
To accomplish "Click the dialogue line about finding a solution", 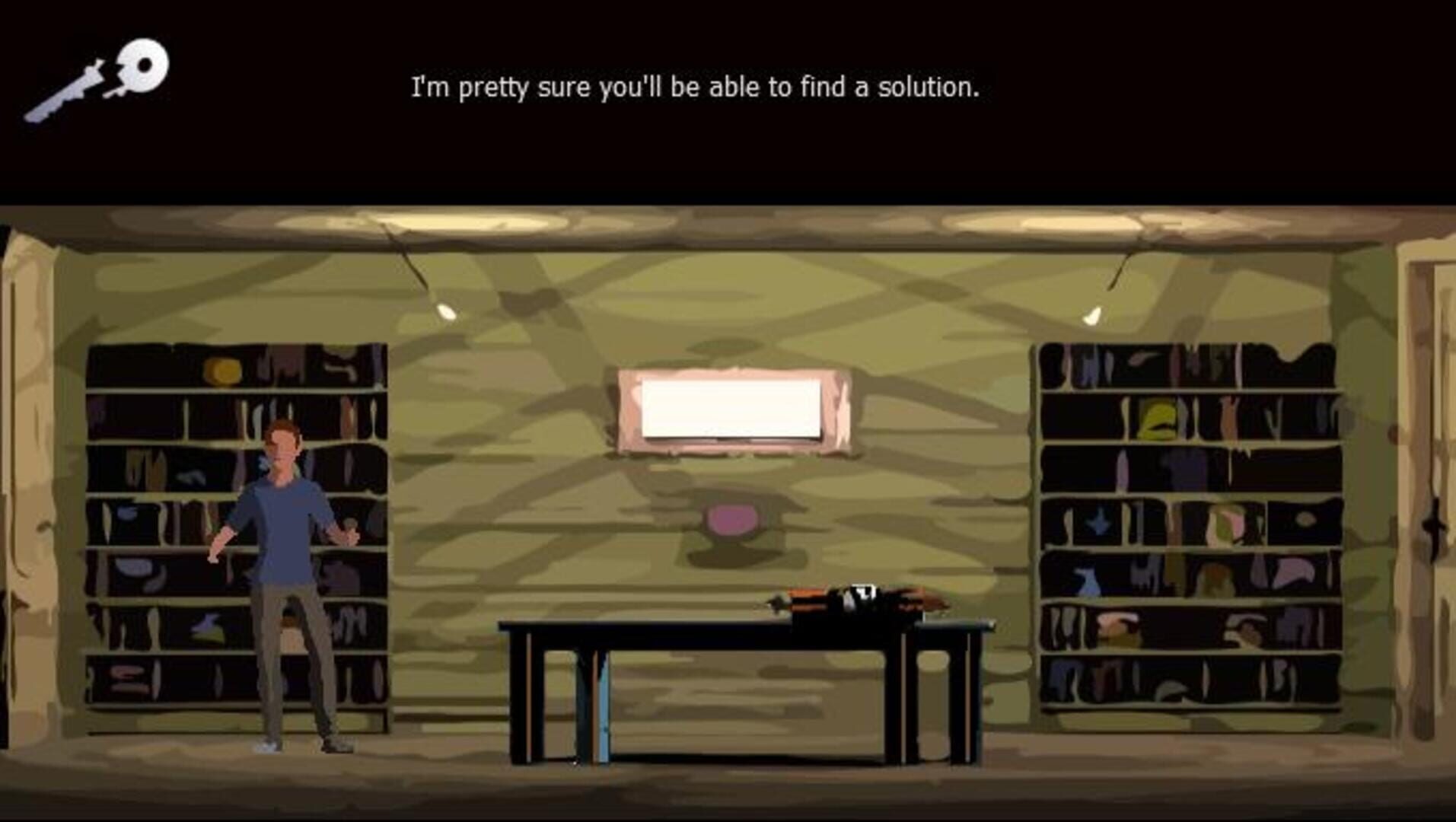I will click(x=696, y=88).
